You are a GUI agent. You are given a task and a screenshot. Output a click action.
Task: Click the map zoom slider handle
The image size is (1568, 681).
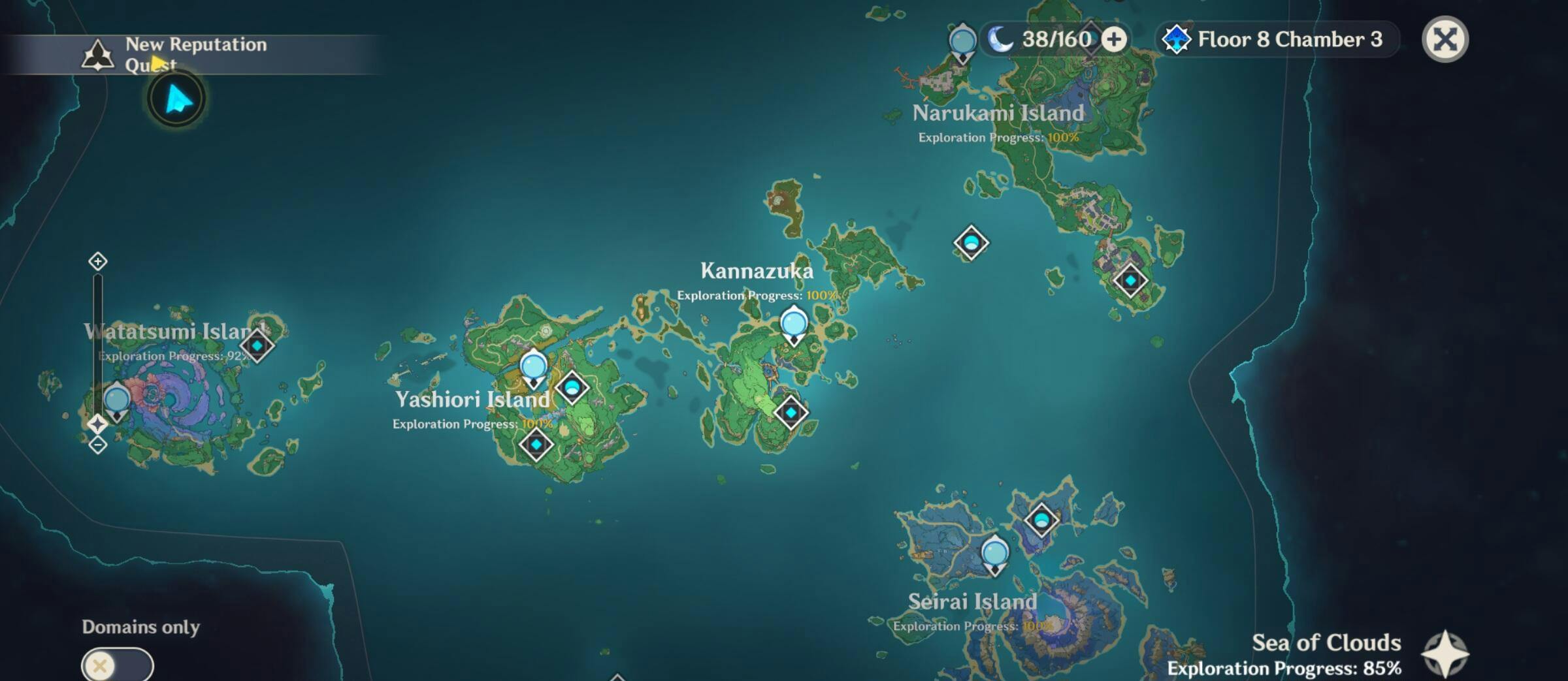[x=97, y=424]
